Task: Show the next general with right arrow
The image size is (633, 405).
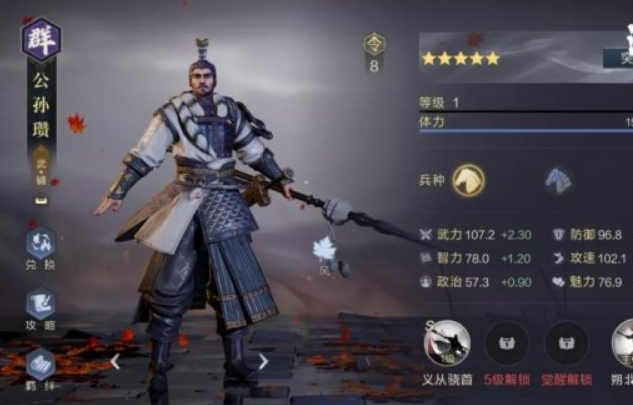Action: tap(263, 361)
